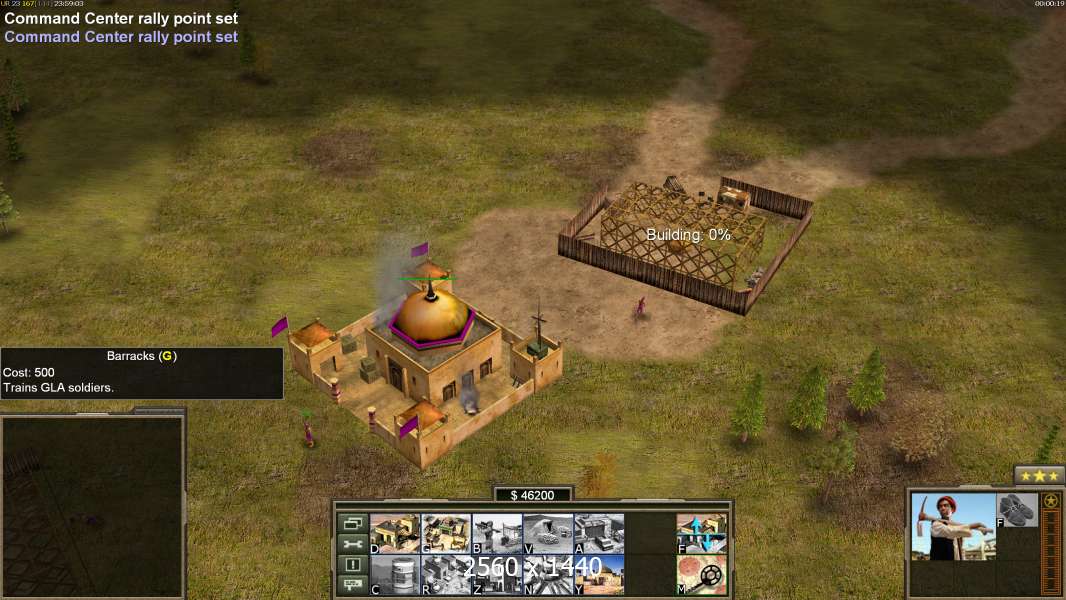Click the worker shoes upgrade icon

[1018, 509]
